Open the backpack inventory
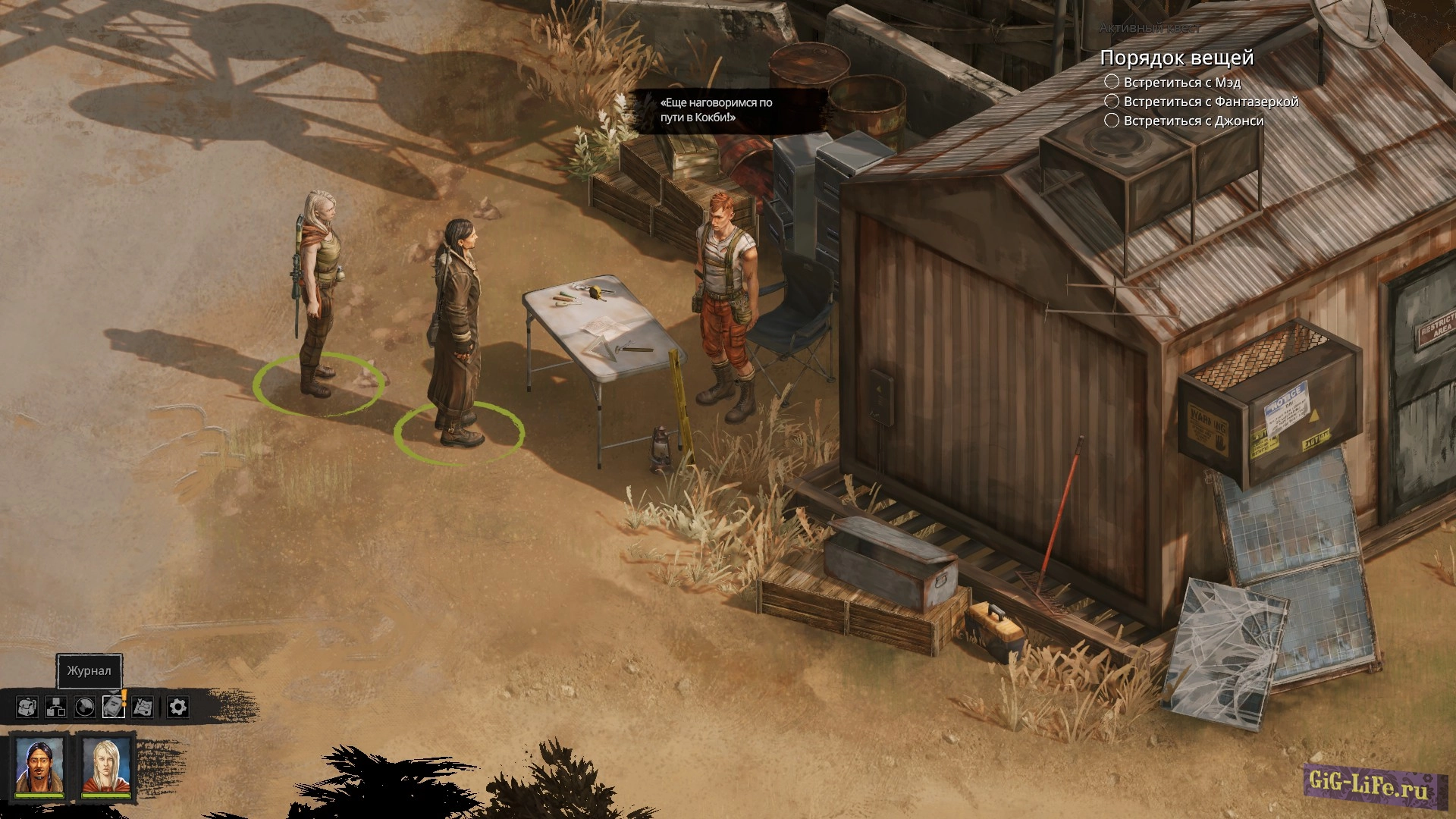This screenshot has height=819, width=1456. pos(27,707)
